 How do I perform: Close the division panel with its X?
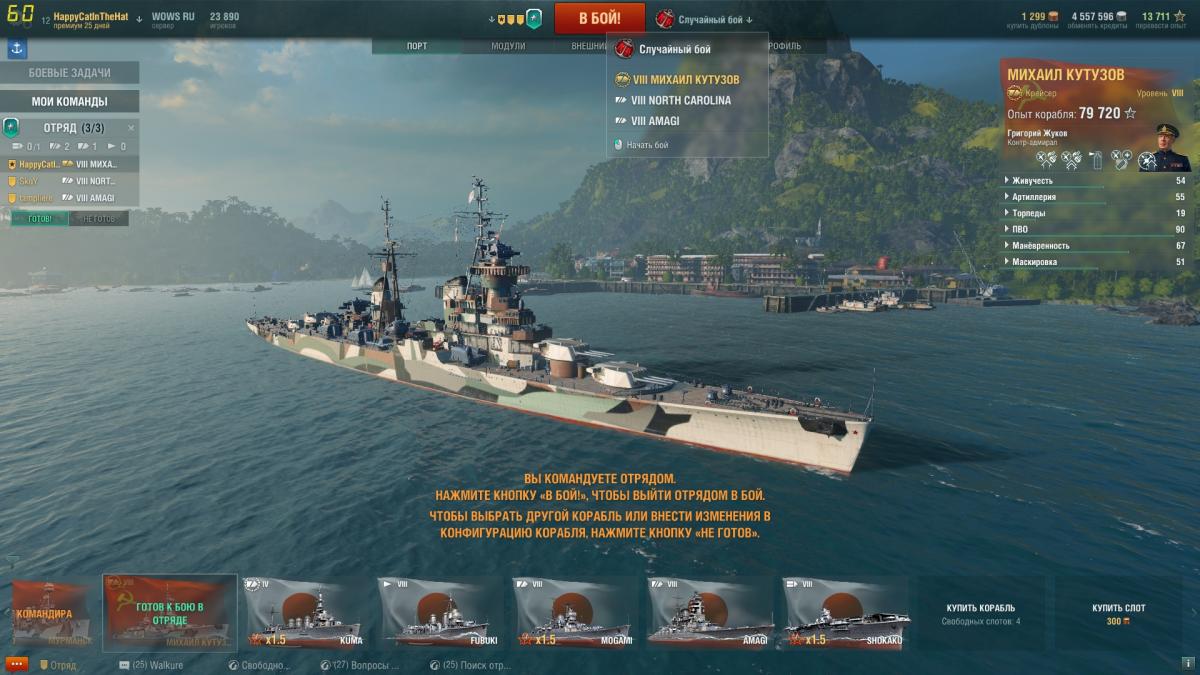[x=131, y=128]
